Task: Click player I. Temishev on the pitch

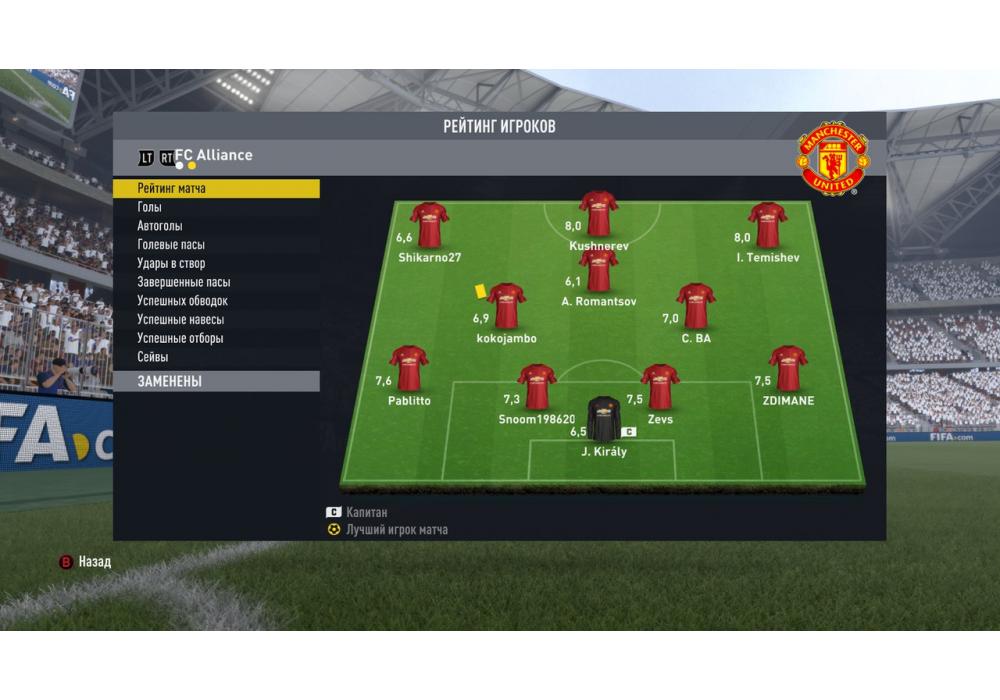Action: pos(768,225)
